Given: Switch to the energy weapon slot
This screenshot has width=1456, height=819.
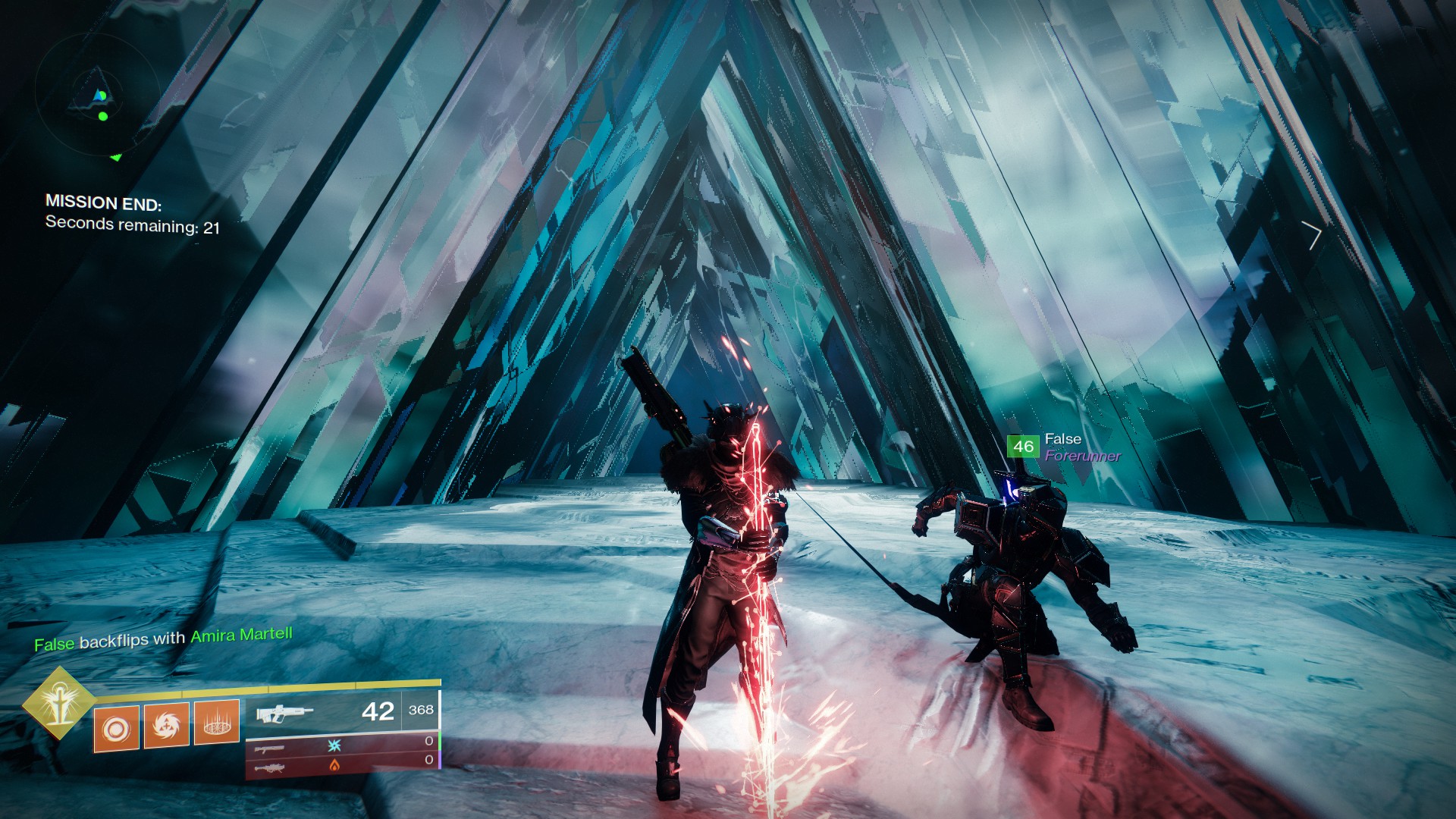Looking at the screenshot, I should tap(271, 748).
